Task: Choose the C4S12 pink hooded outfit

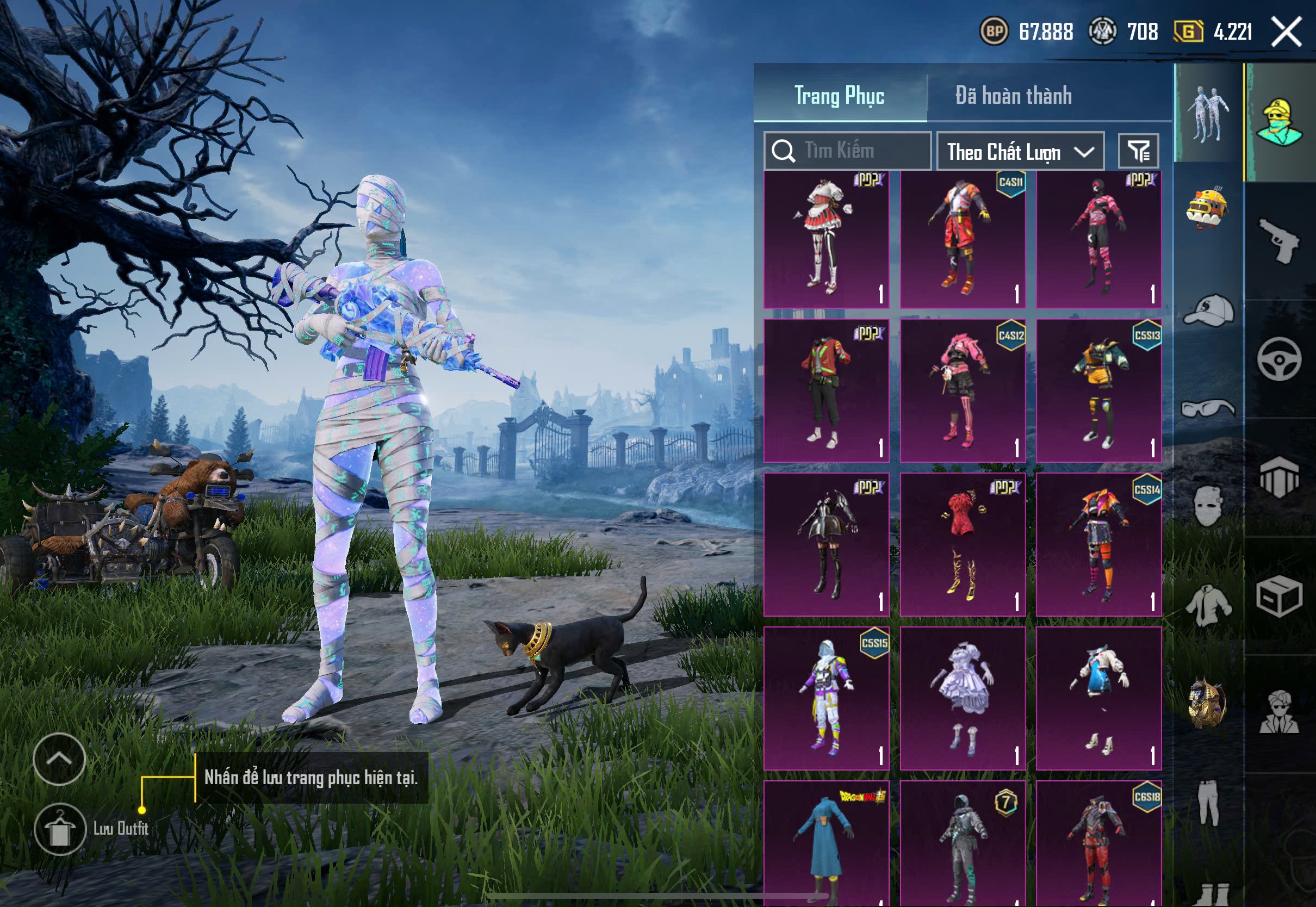Action: click(x=963, y=391)
